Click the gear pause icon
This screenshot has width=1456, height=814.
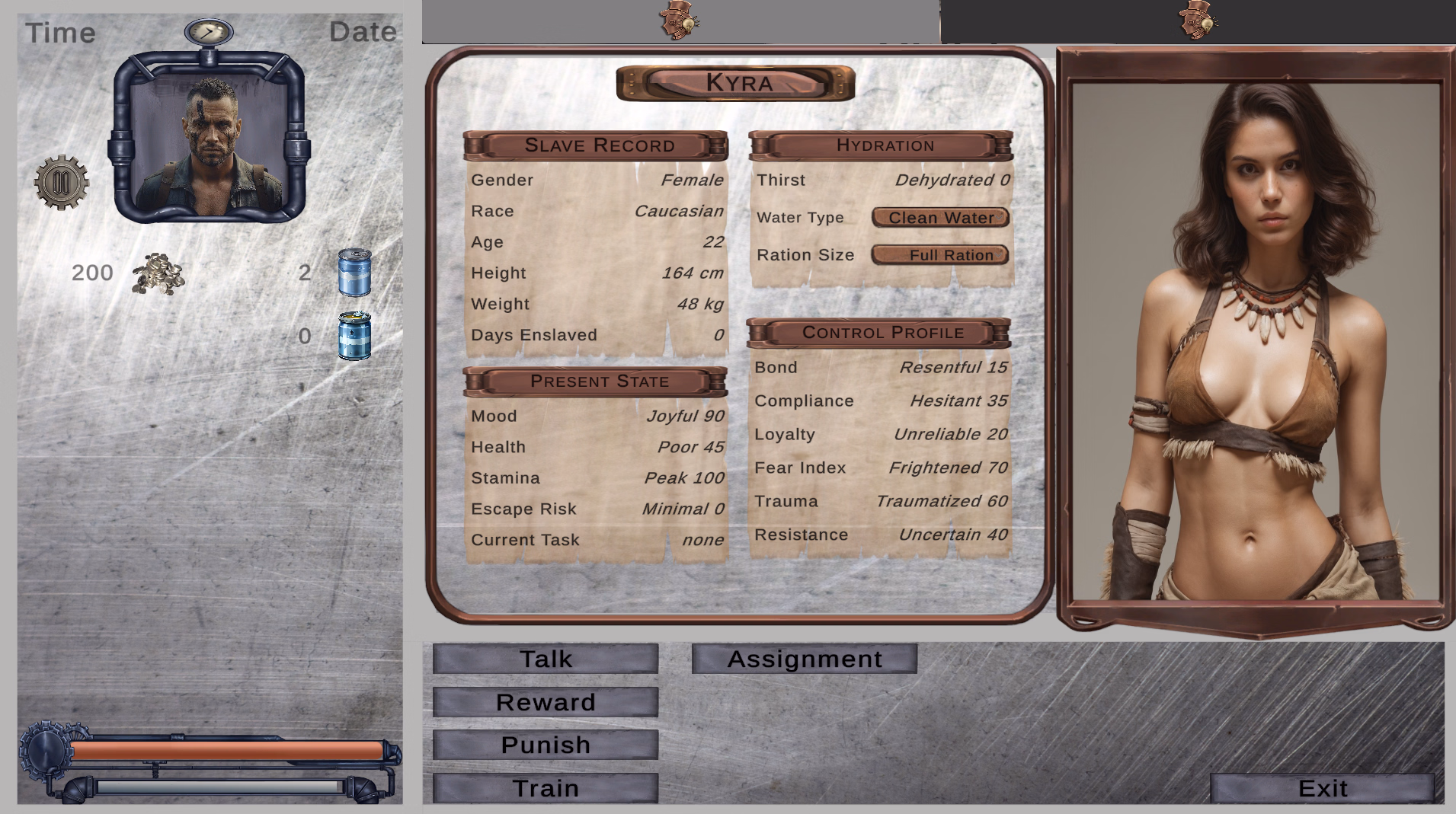click(x=62, y=183)
